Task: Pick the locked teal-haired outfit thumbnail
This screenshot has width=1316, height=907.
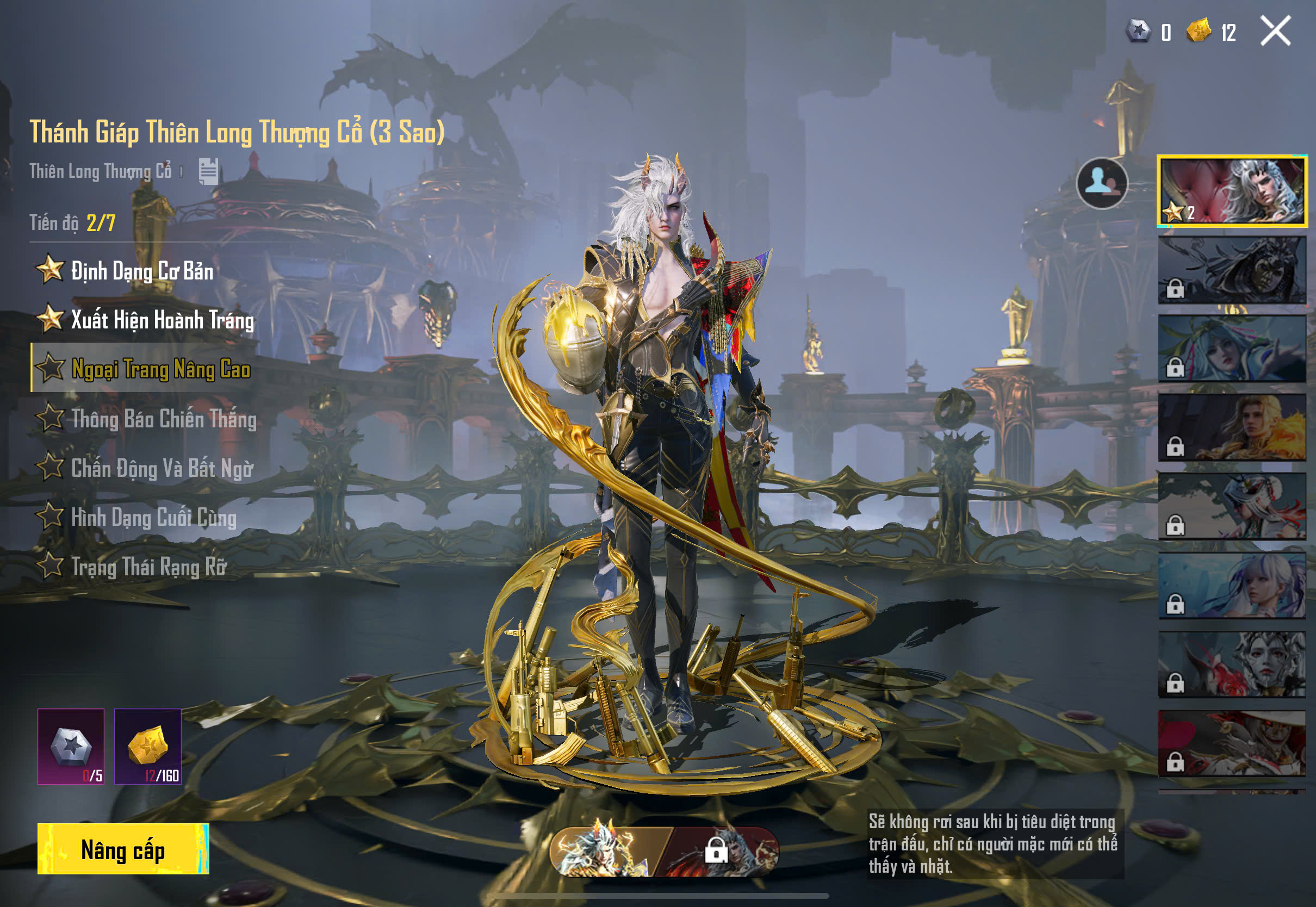Action: (1232, 349)
